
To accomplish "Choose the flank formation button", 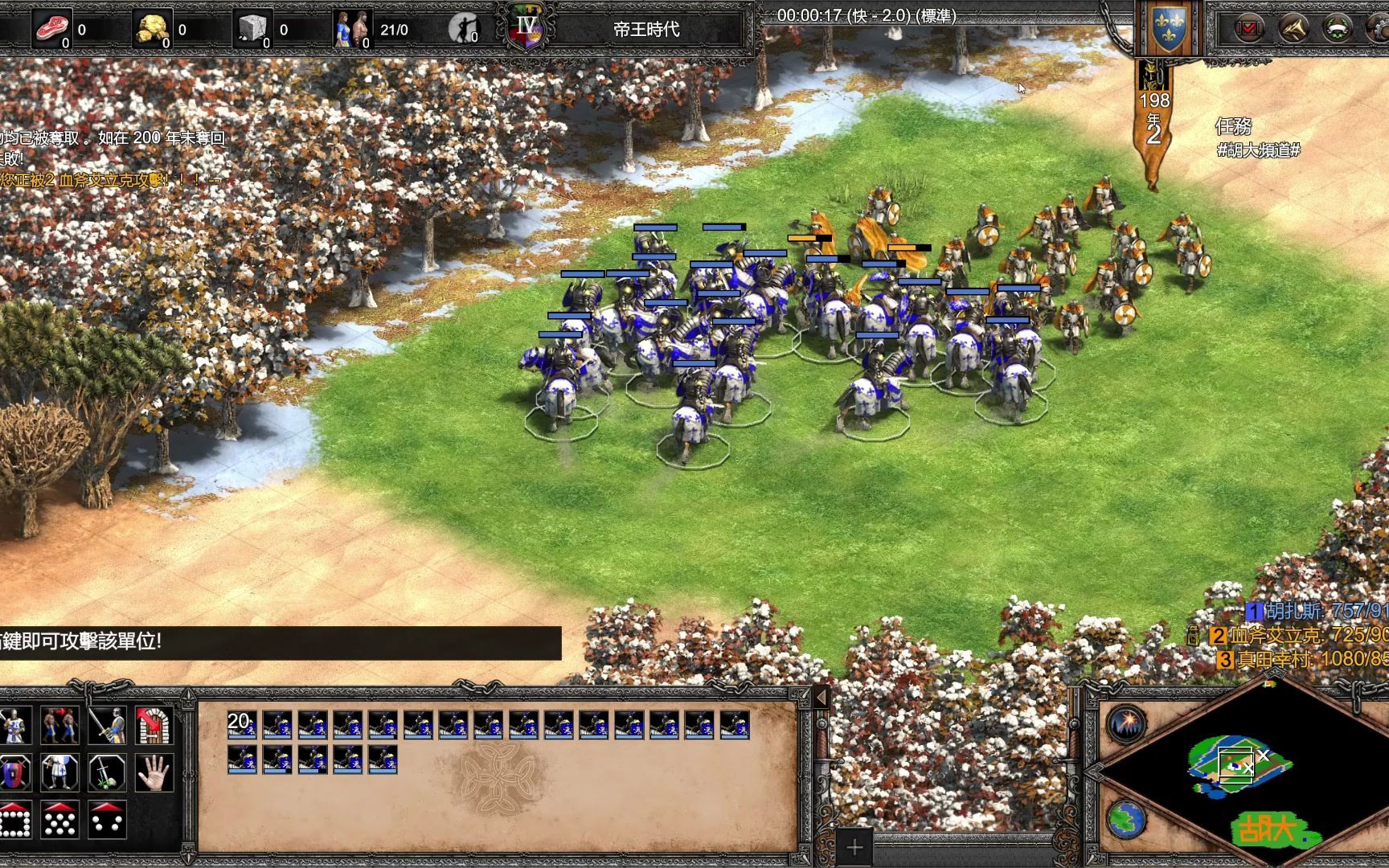I will [107, 820].
